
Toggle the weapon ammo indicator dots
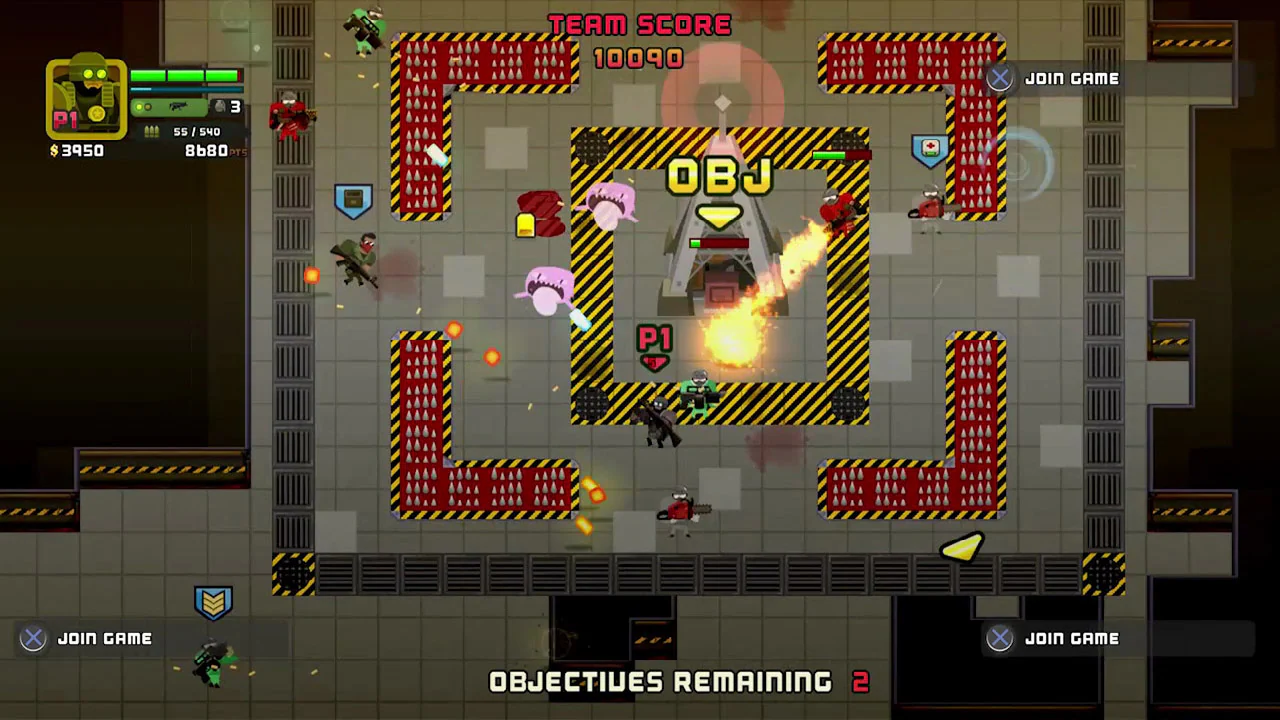pyautogui.click(x=142, y=106)
